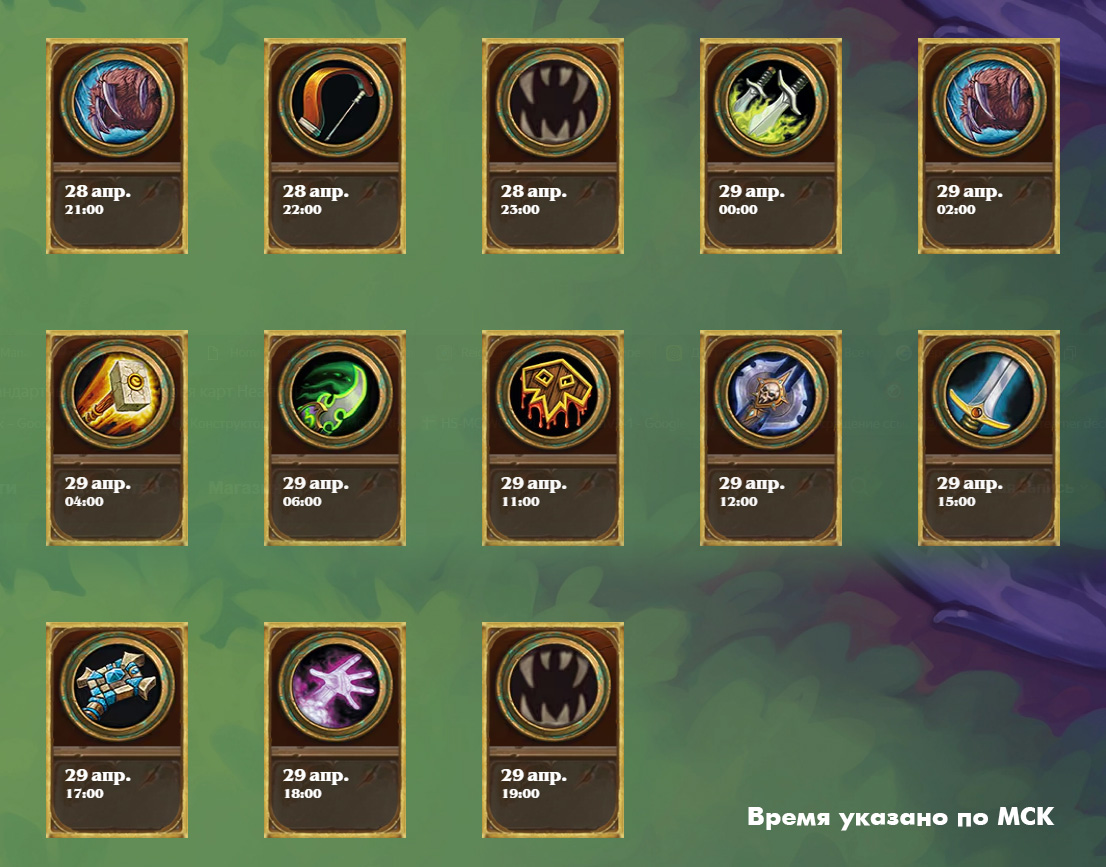The width and height of the screenshot is (1106, 867).
Task: Open the fanged mouth card at 29 апр. 19:00
Action: (553, 730)
